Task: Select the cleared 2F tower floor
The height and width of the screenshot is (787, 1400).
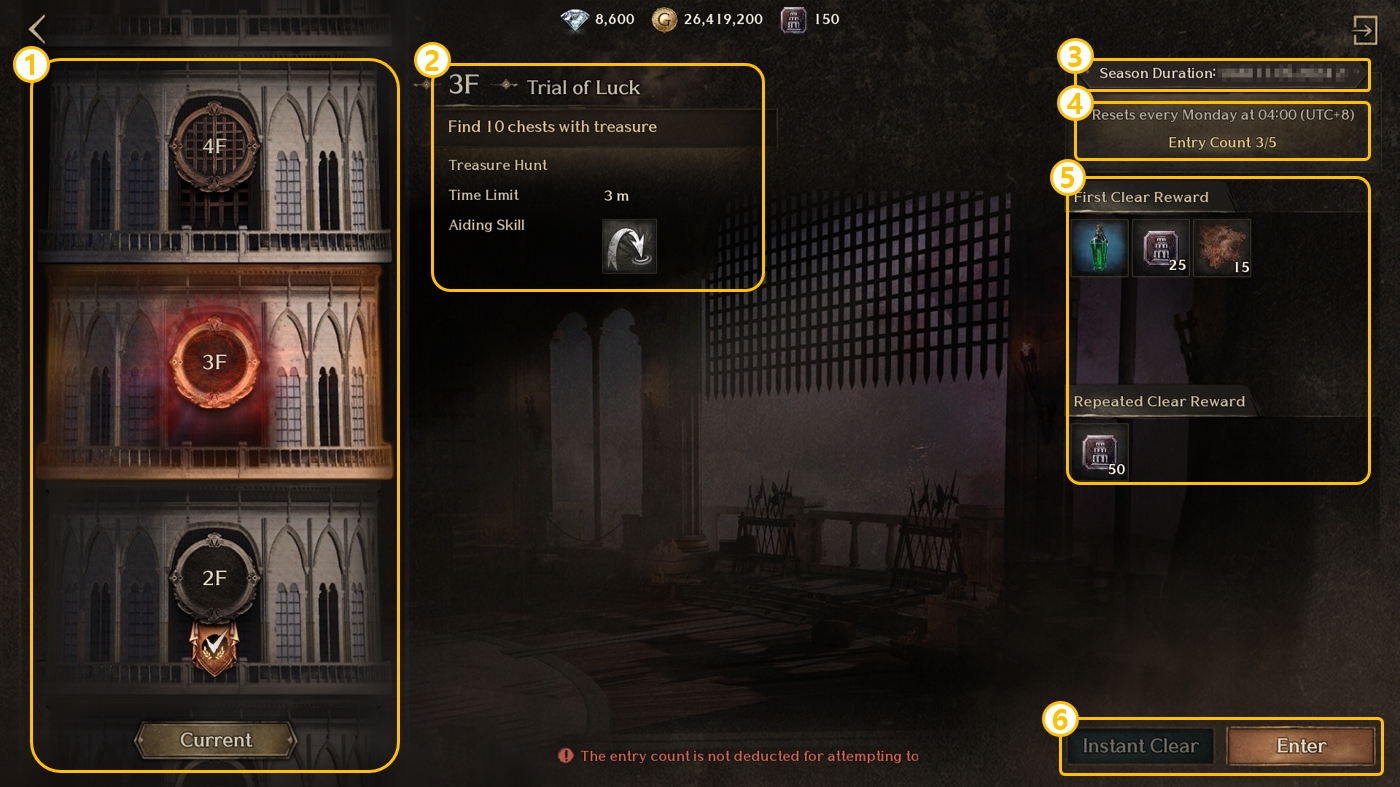Action: (x=215, y=578)
